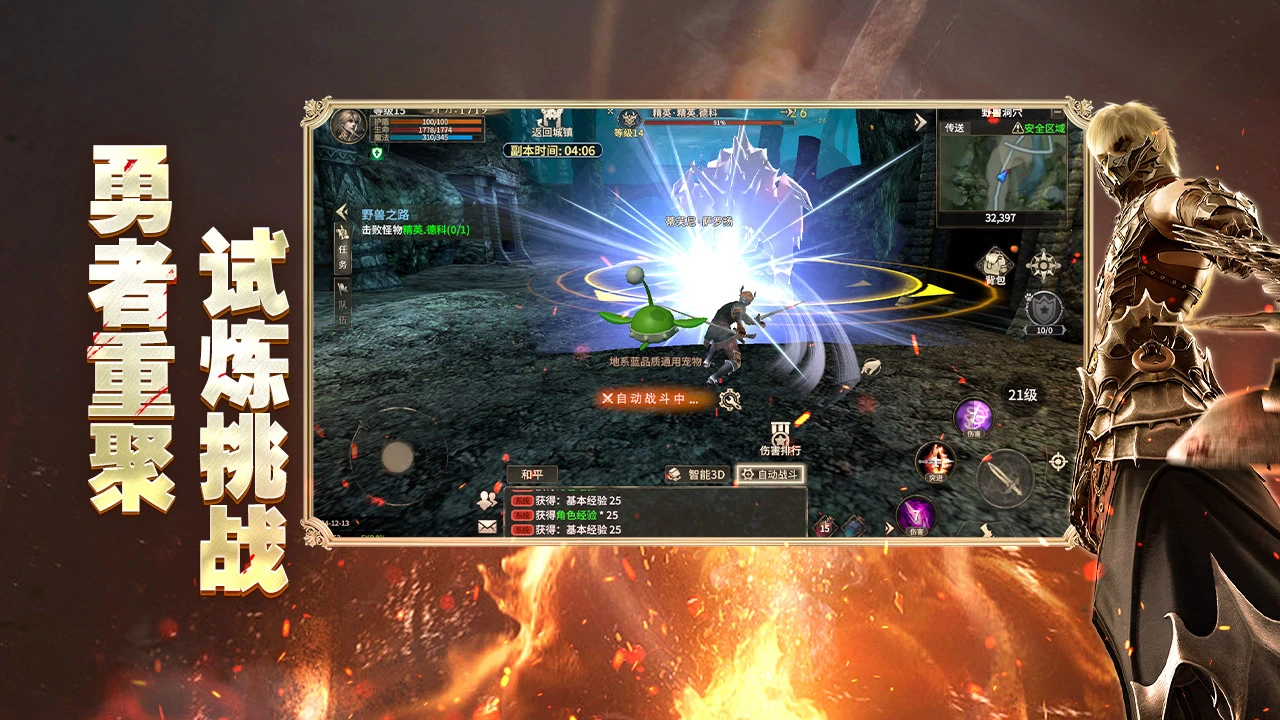Open the friends icon beside the chat
The height and width of the screenshot is (720, 1280).
pyautogui.click(x=488, y=499)
